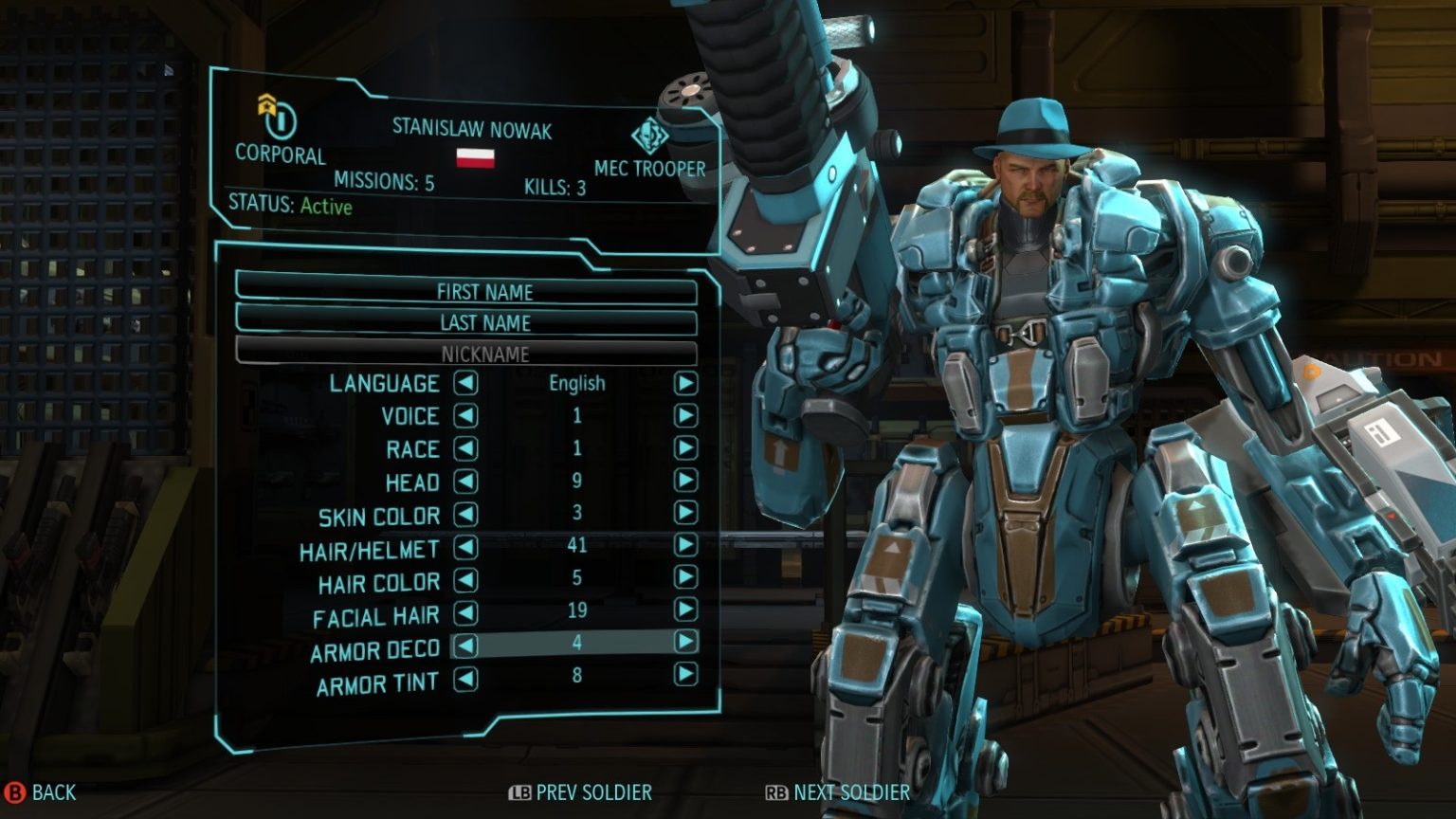Decrease the Race value
This screenshot has height=819, width=1456.
[465, 447]
